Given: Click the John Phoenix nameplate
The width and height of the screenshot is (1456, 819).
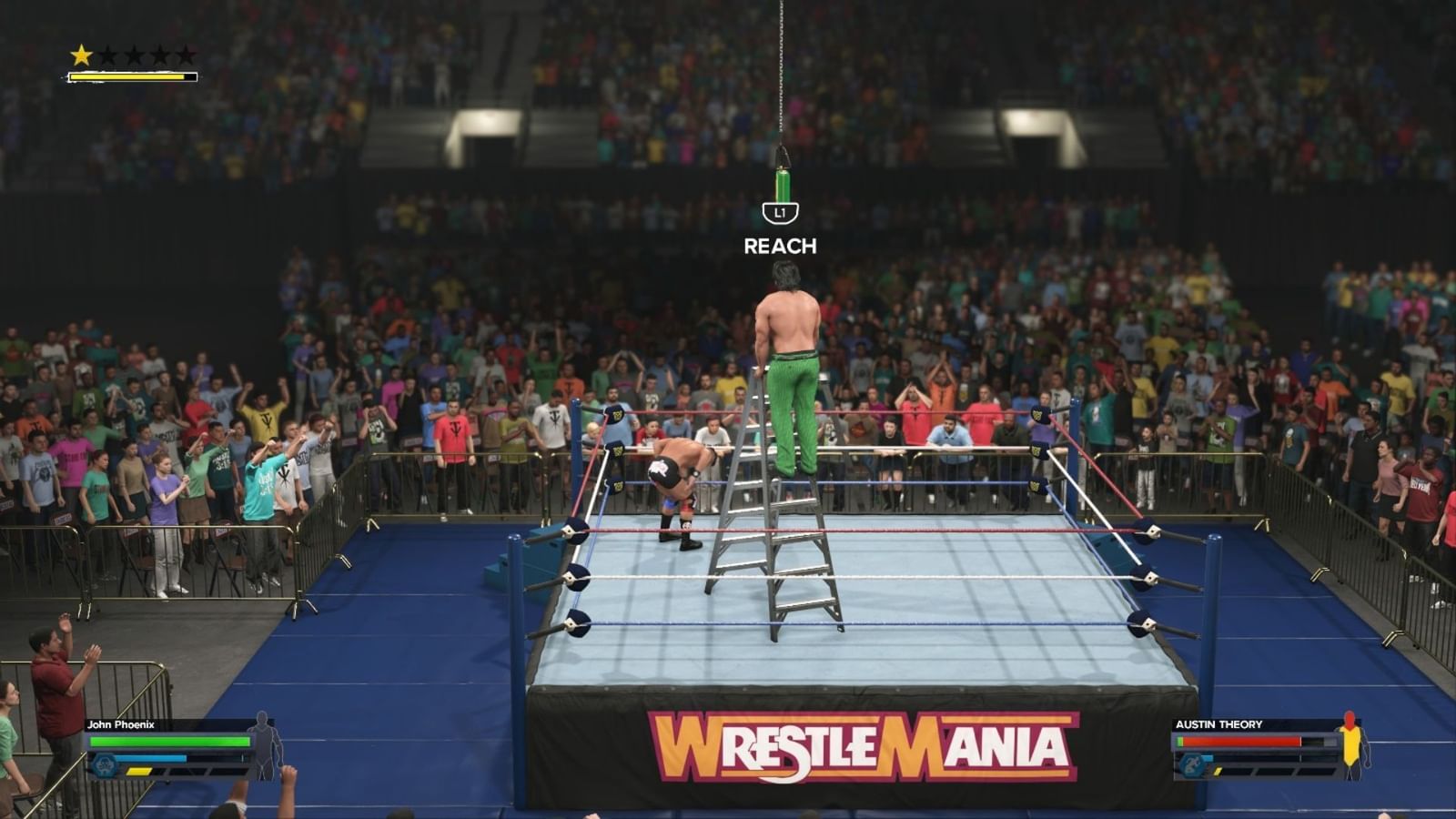Looking at the screenshot, I should [123, 725].
